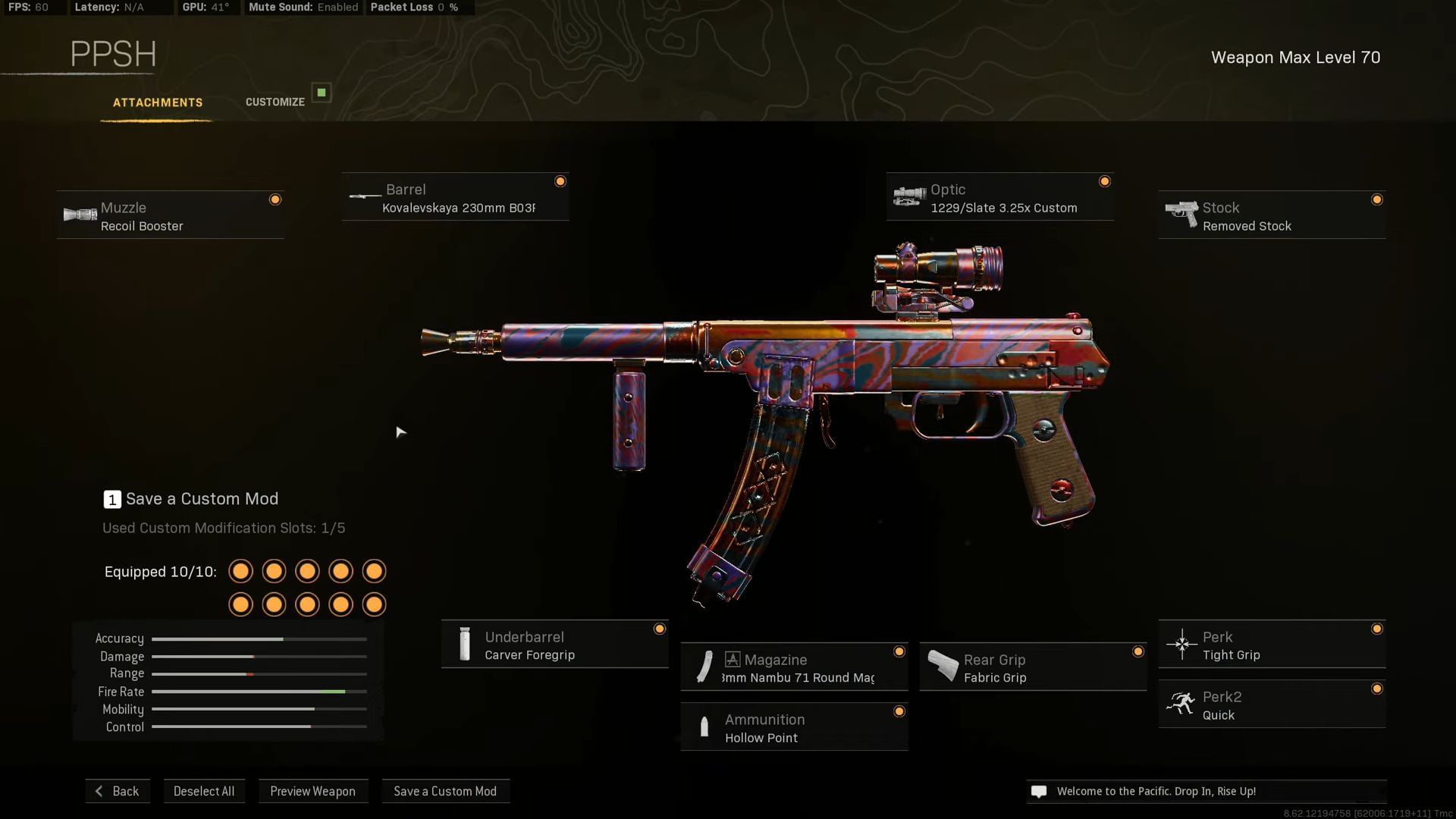Click the Ammunition bullet icon
Viewport: 1456px width, 819px height.
[704, 726]
